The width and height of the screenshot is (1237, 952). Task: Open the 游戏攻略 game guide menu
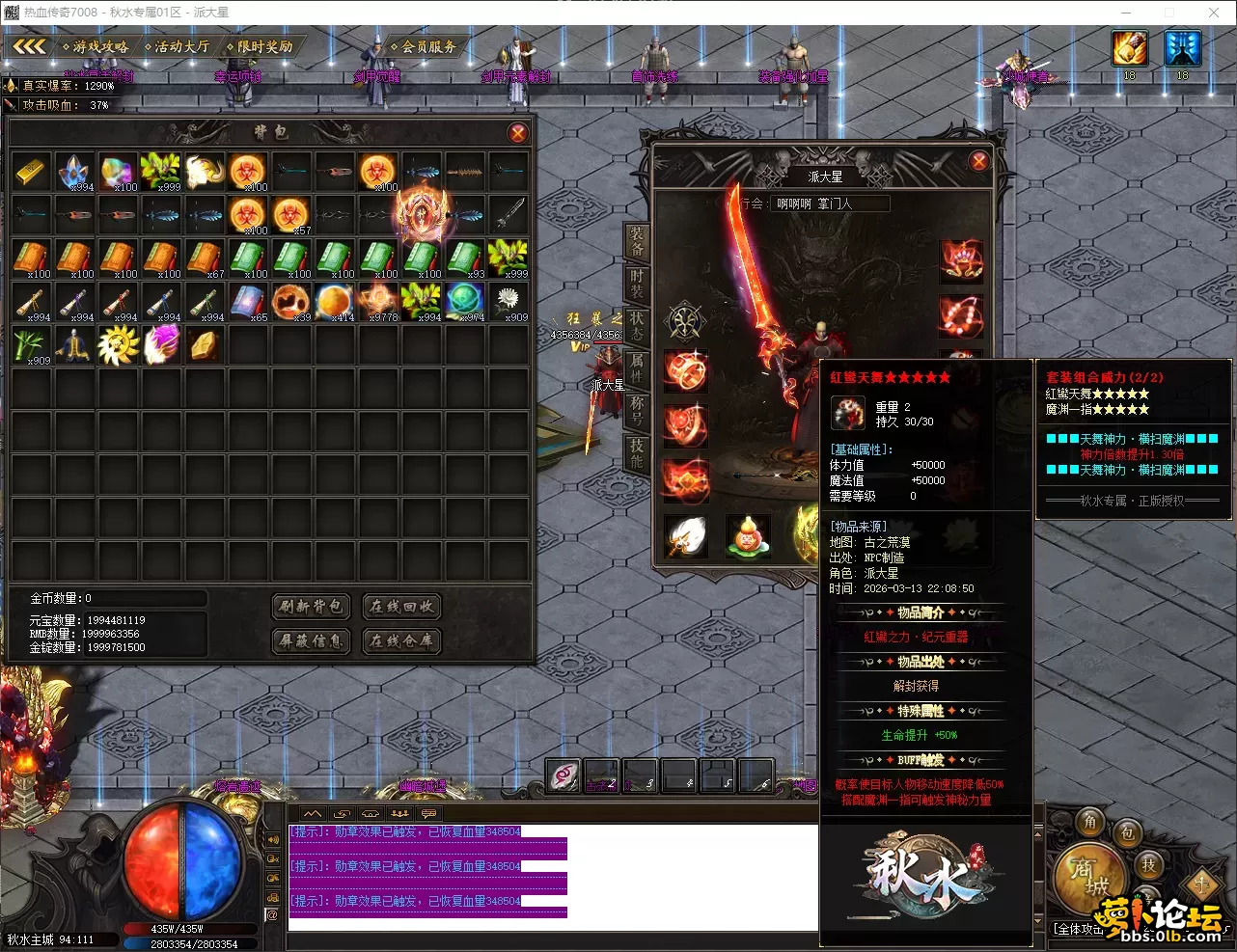pos(96,46)
